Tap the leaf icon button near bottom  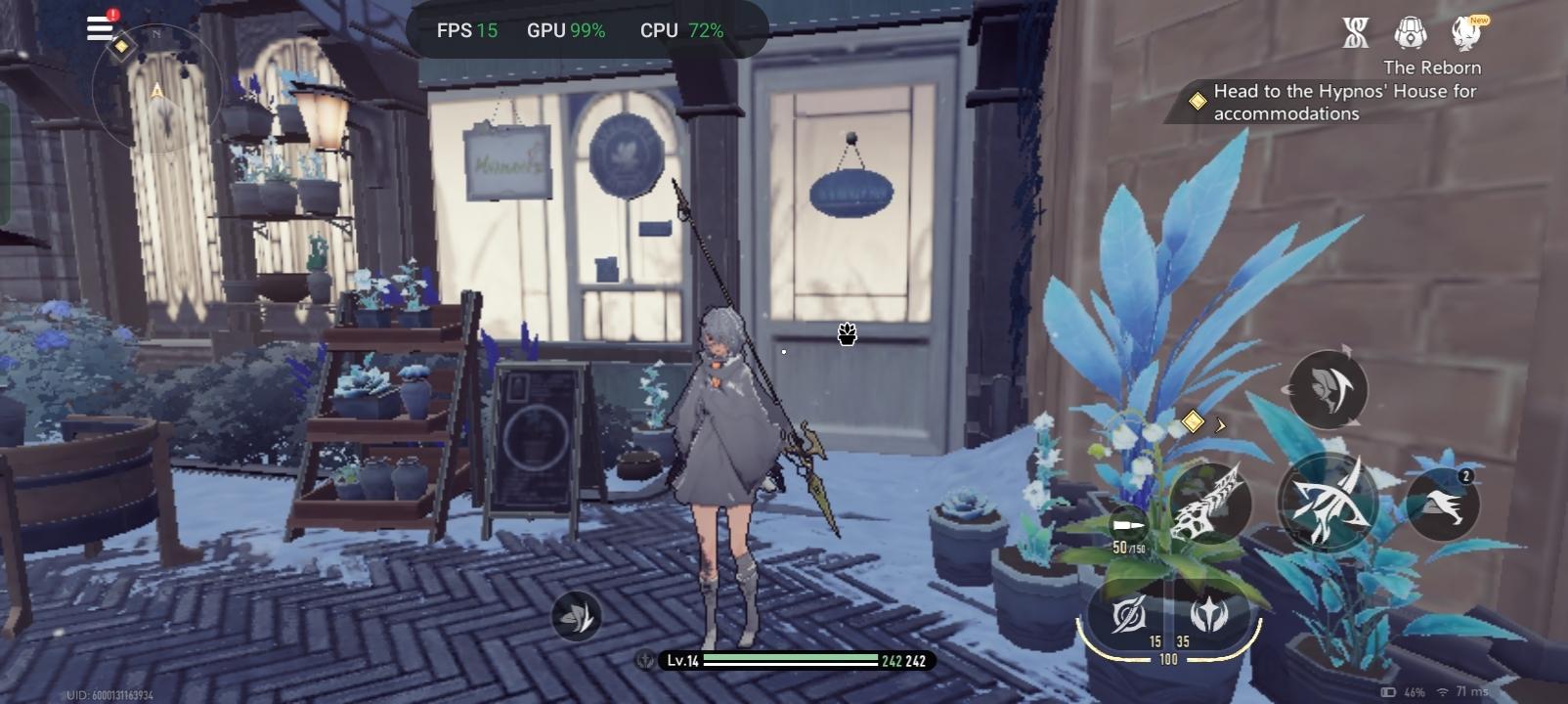[576, 616]
